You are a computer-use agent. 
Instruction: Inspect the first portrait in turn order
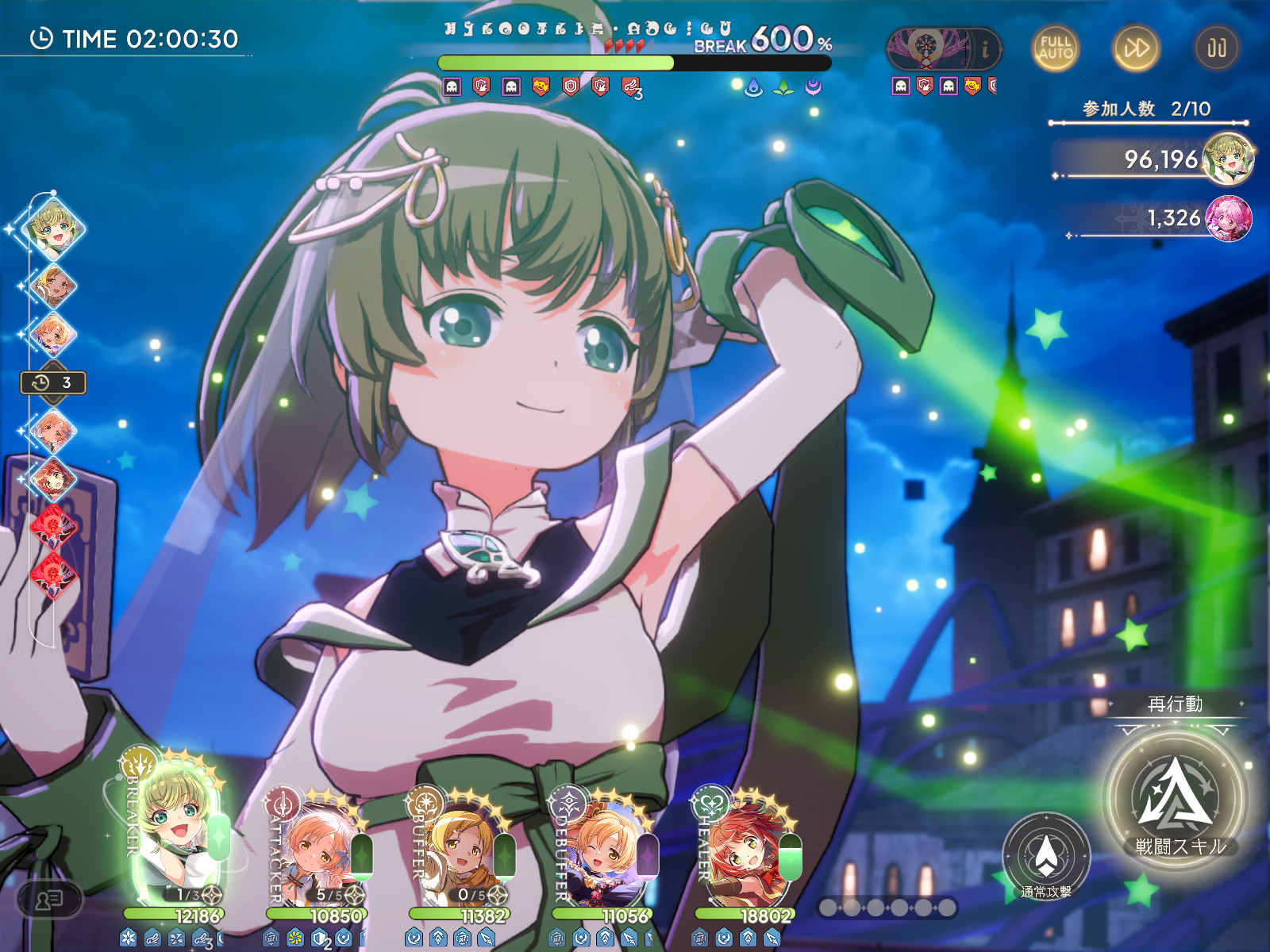[53, 228]
